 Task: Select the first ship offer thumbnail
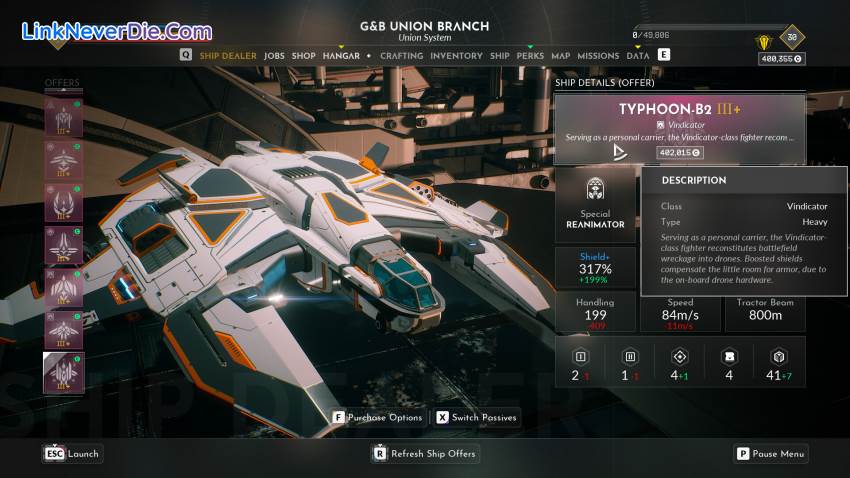[63, 119]
